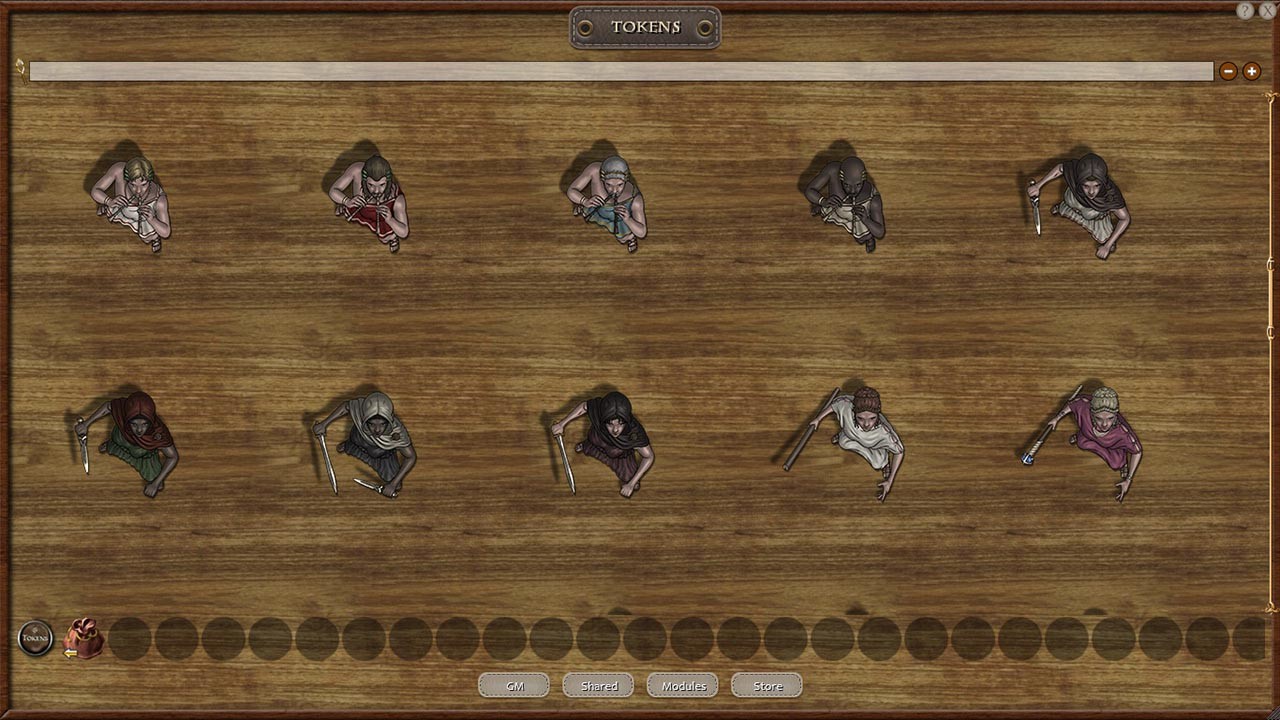
Task: Switch to the Shared tab
Action: (x=597, y=685)
